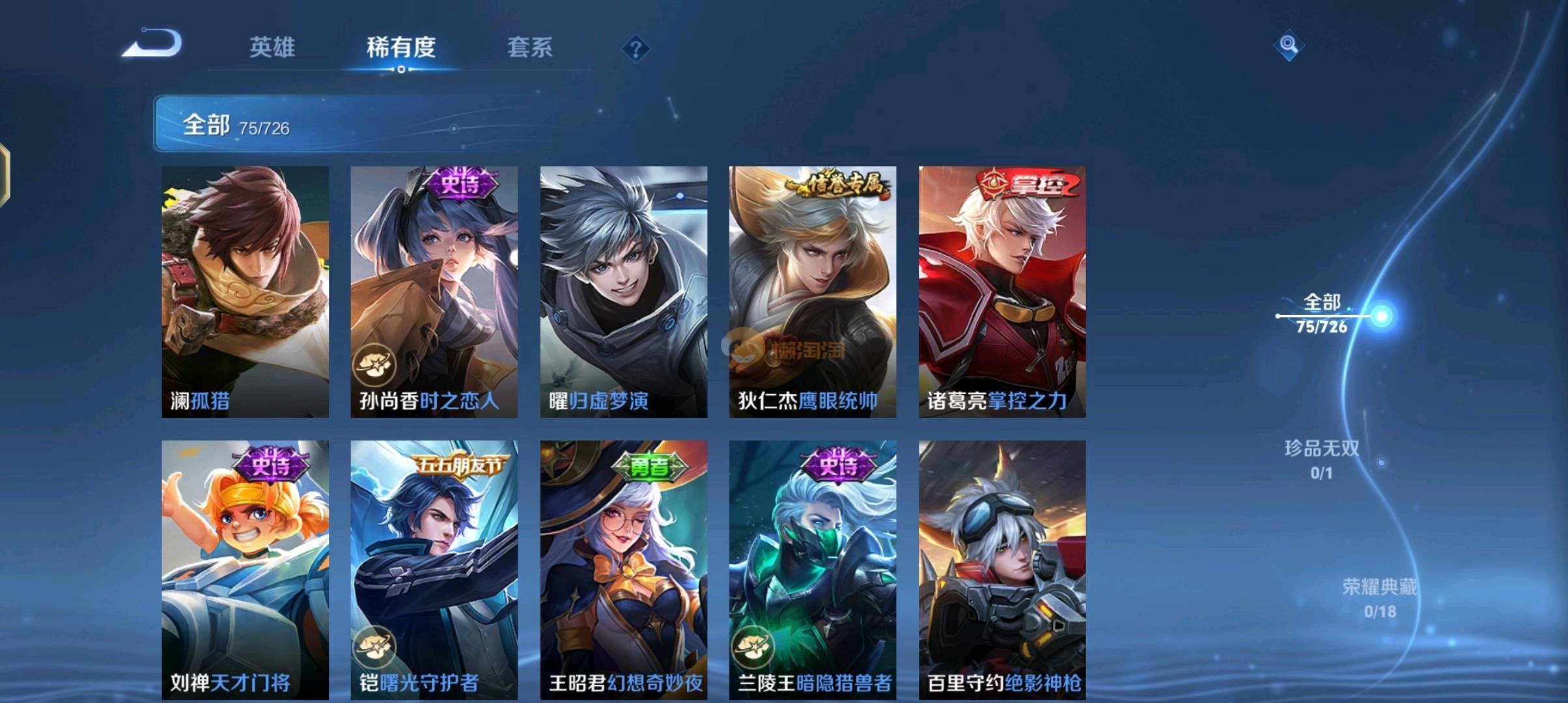Go back using the return arrow

click(152, 44)
